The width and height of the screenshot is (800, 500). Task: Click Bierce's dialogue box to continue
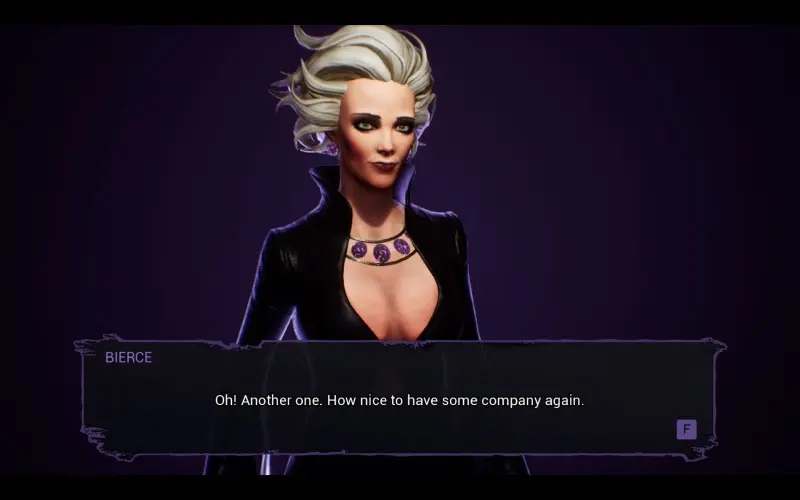pos(400,398)
